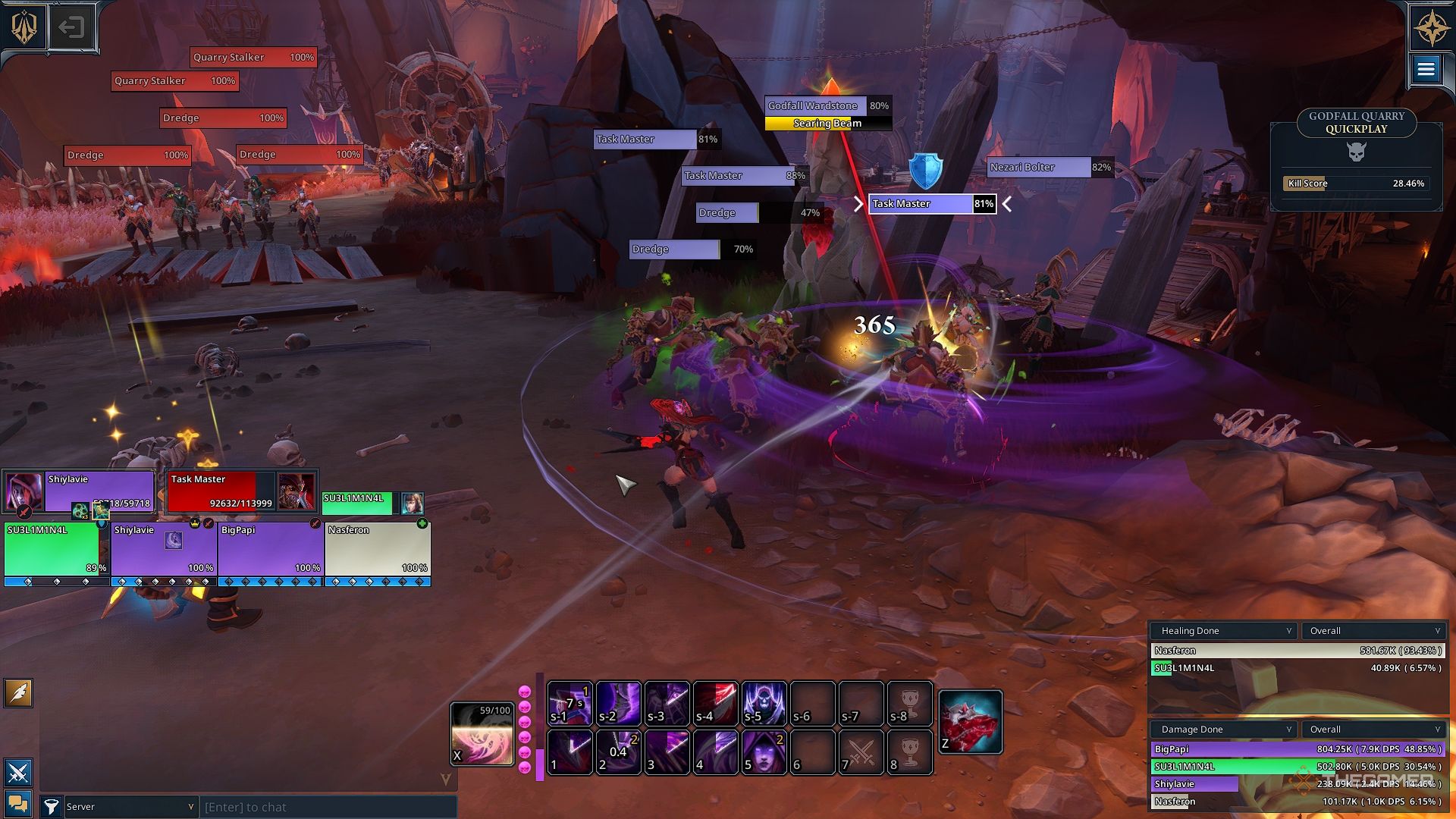Viewport: 1456px width, 819px height.
Task: Trigger the X ability with 59/100 charge
Action: point(482,733)
